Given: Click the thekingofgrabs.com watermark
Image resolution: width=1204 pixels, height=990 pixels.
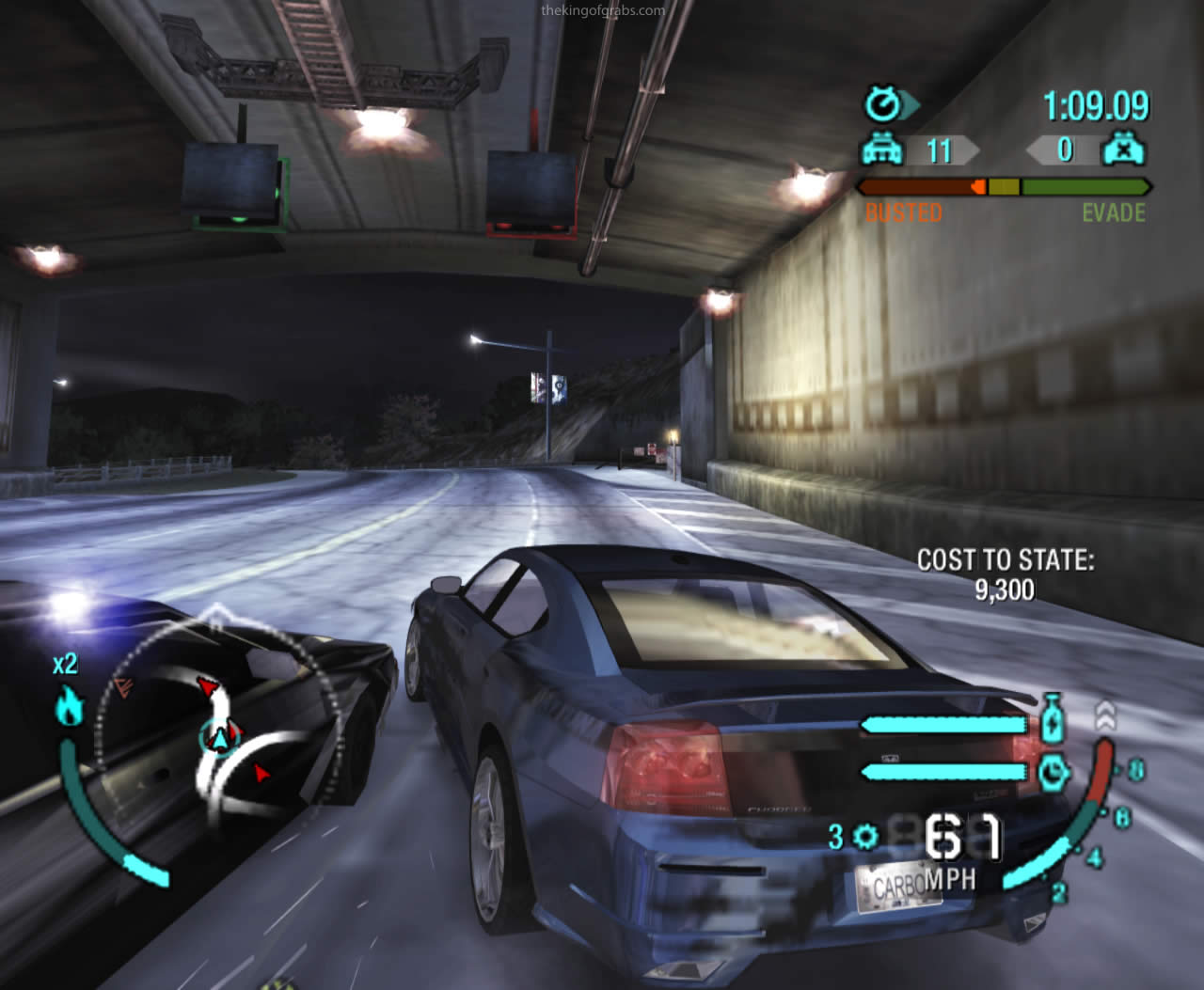Looking at the screenshot, I should click(x=603, y=11).
